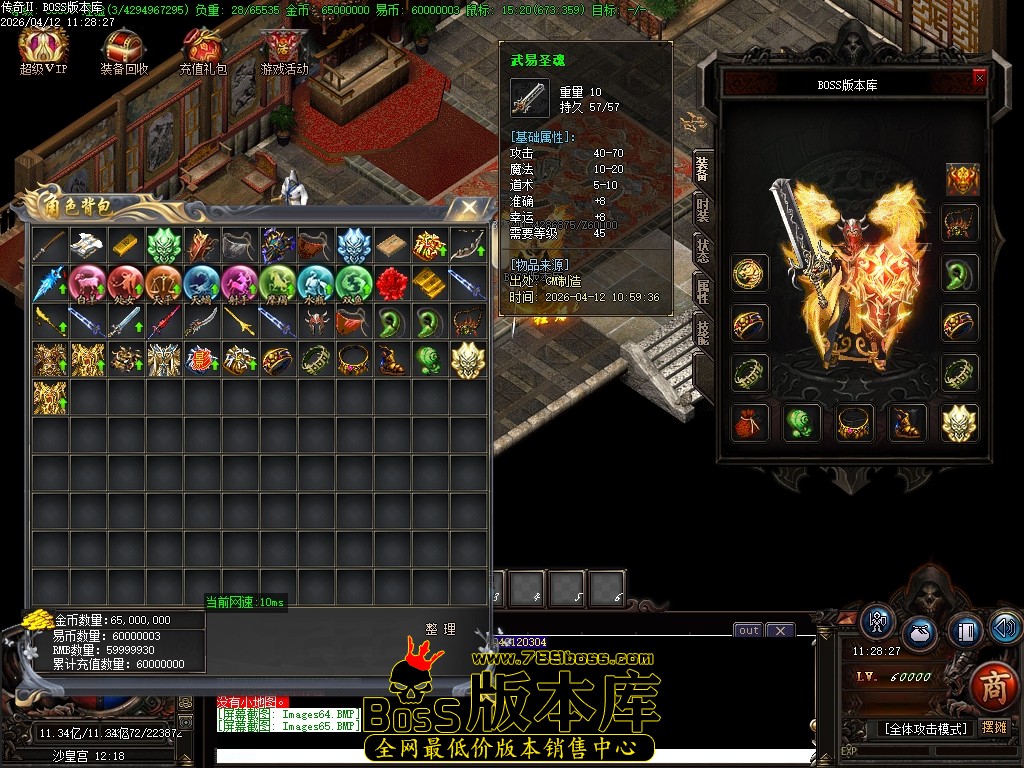Viewport: 1024px width, 768px height.
Task: Open the 游戏活动 game events menu
Action: pos(284,50)
